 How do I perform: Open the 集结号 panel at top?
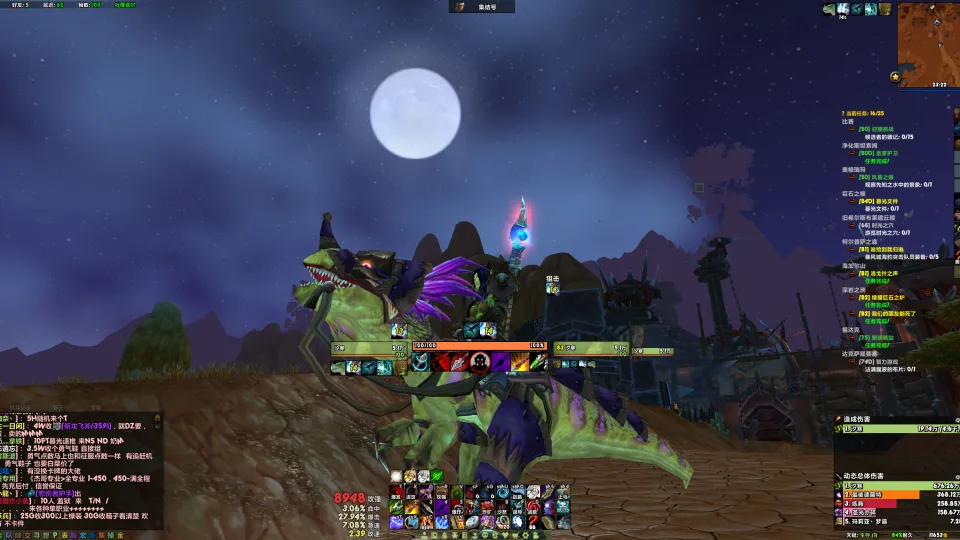coord(481,7)
